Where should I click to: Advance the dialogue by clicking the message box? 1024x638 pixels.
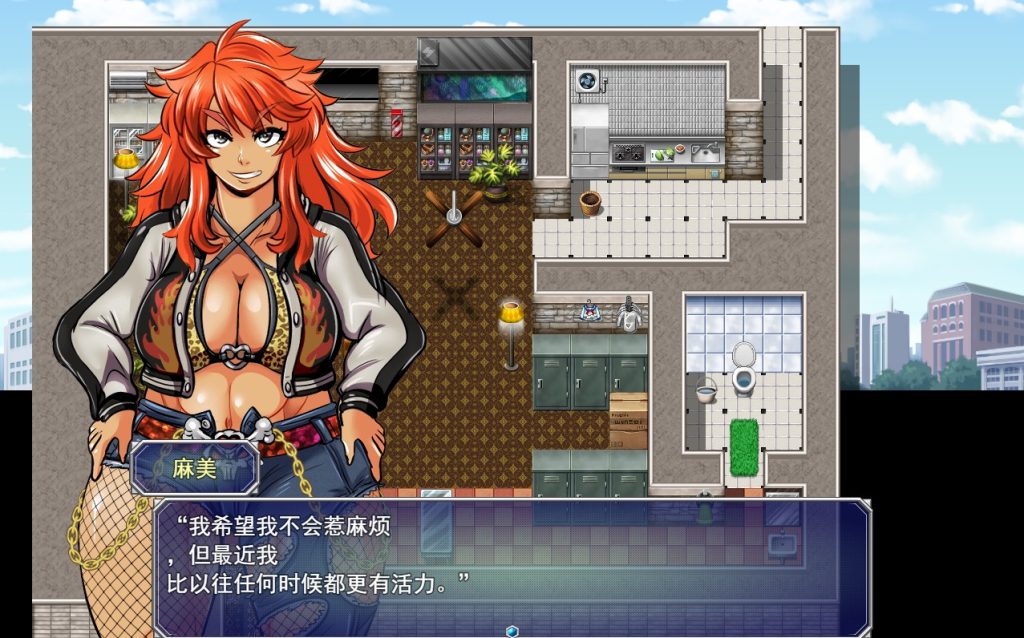(512, 566)
